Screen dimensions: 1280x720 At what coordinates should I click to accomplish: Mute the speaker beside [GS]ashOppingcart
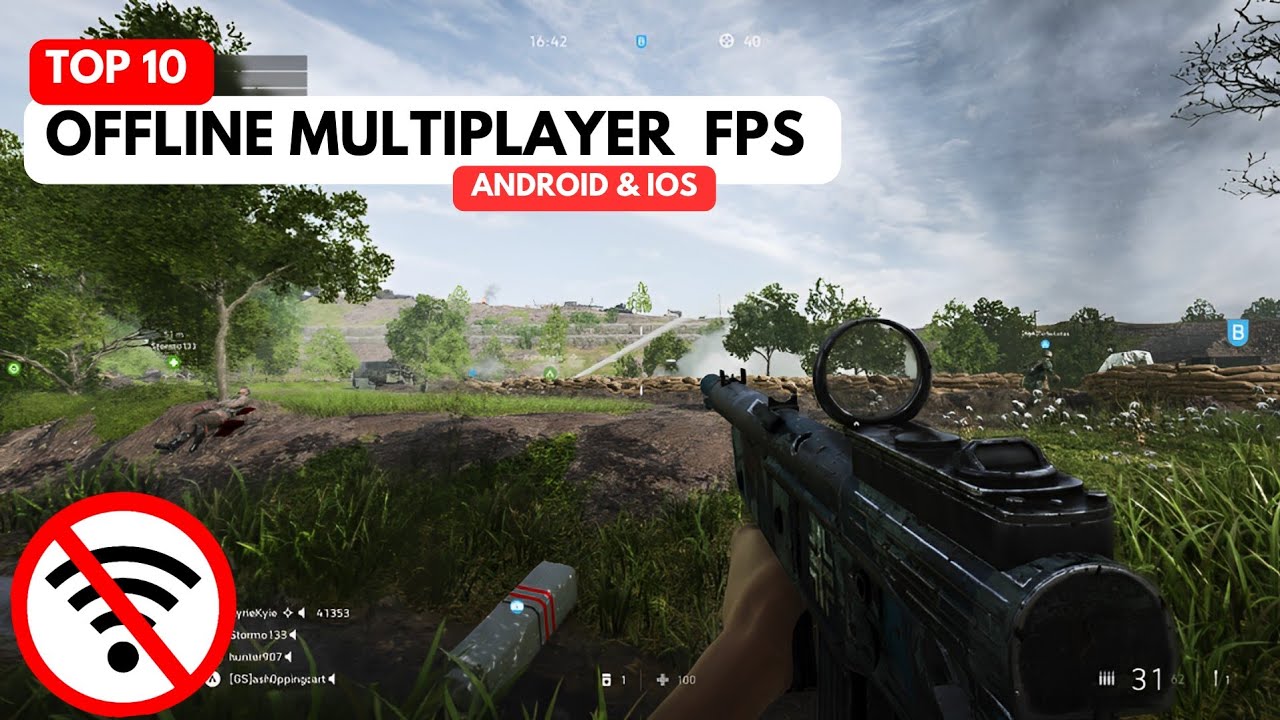tap(331, 679)
